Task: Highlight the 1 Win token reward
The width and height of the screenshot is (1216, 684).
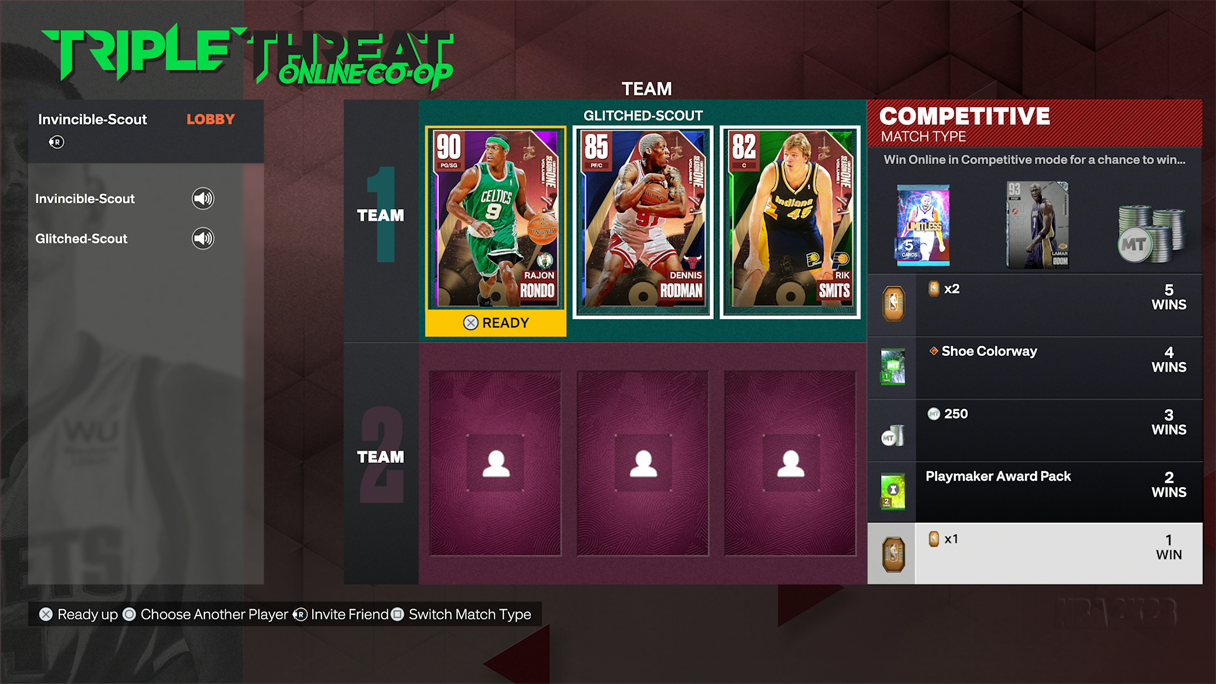Action: 1034,553
